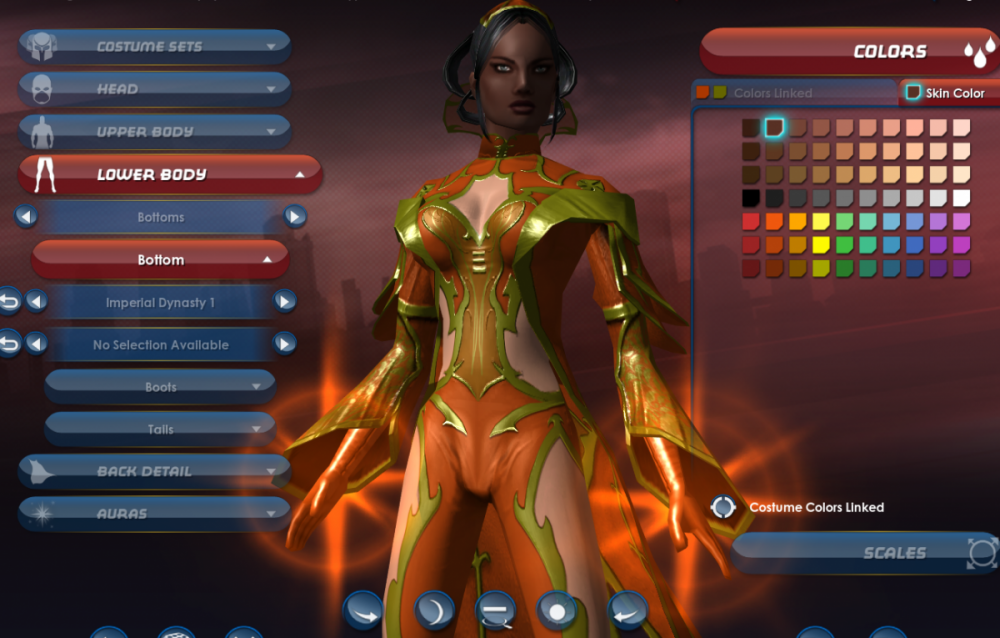Toggle Costume Colors Linked

tap(723, 507)
